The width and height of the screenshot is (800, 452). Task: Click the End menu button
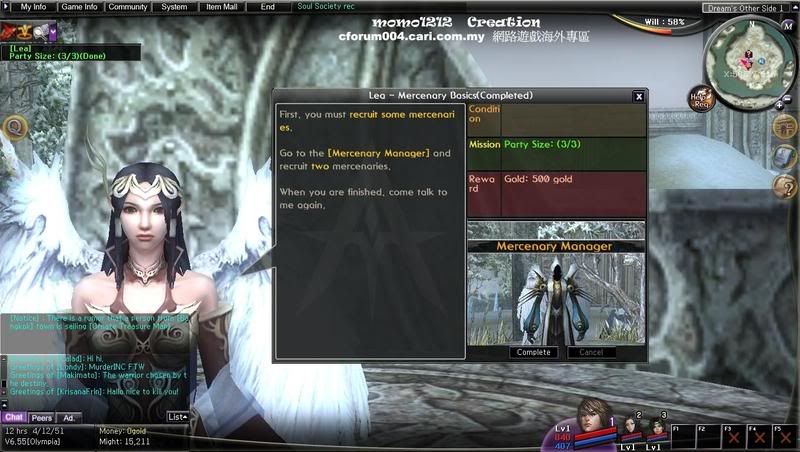click(267, 6)
